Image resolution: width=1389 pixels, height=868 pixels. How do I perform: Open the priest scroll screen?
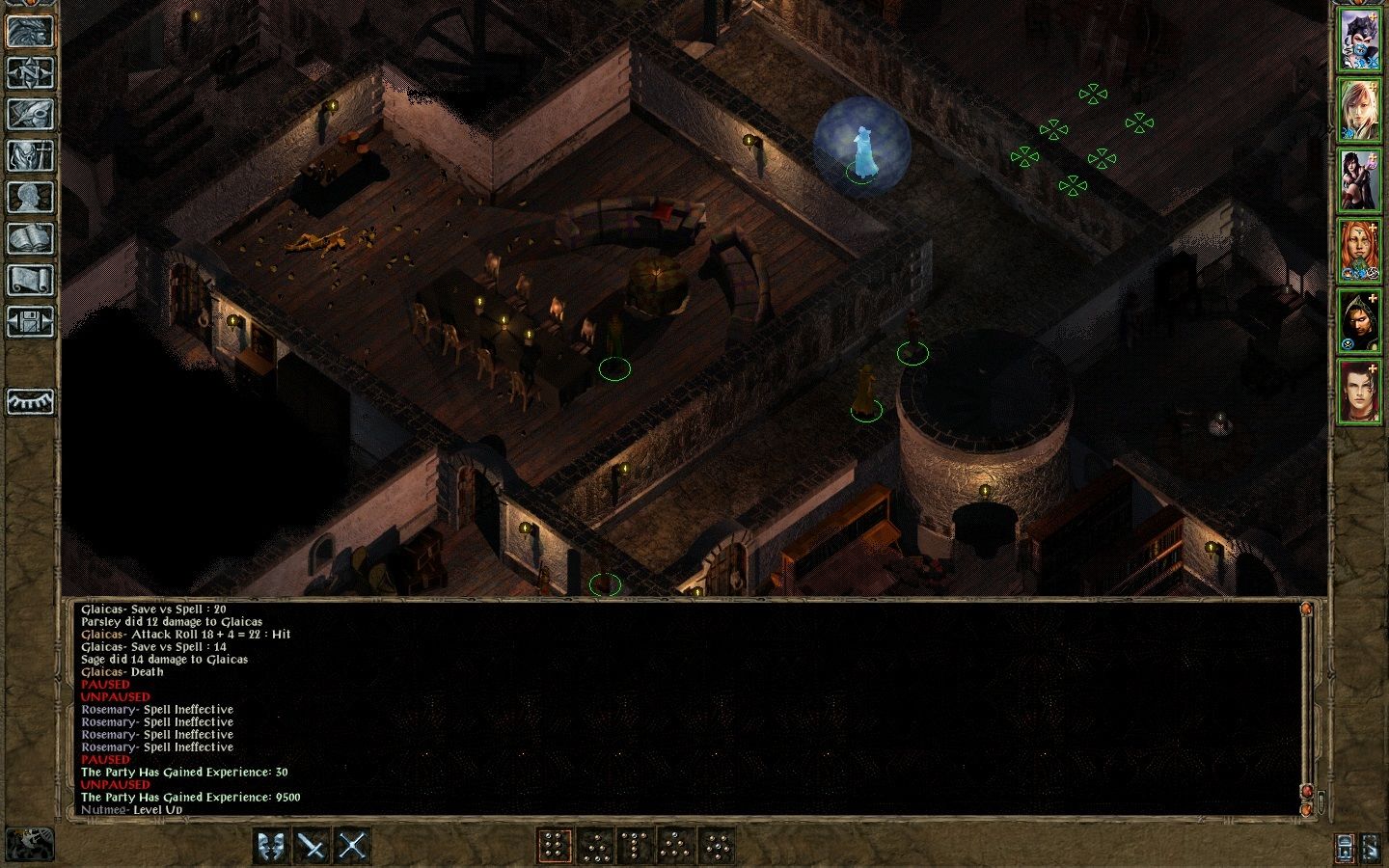(x=30, y=280)
